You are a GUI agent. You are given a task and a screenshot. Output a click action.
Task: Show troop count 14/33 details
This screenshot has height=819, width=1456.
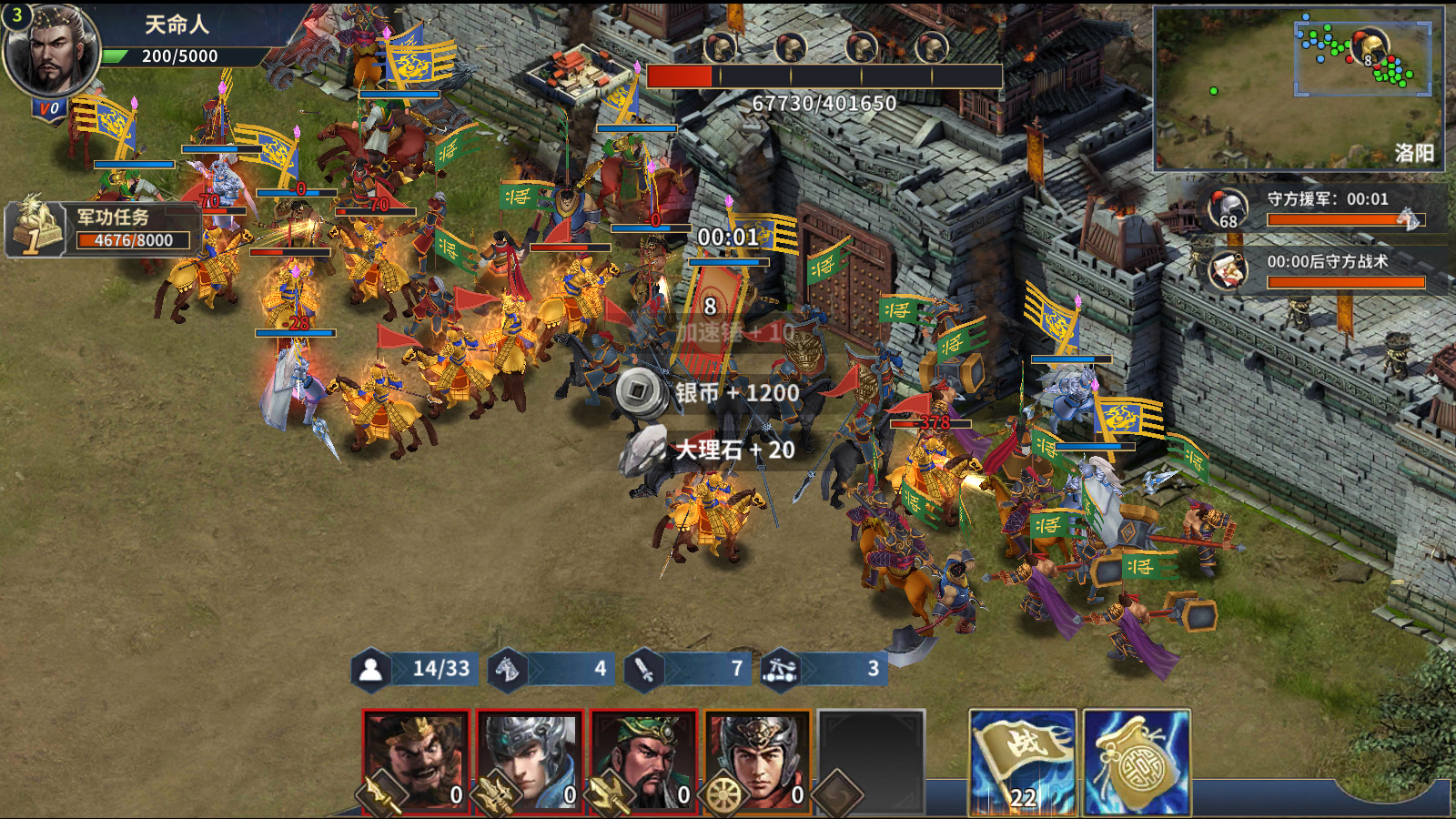coord(417,670)
